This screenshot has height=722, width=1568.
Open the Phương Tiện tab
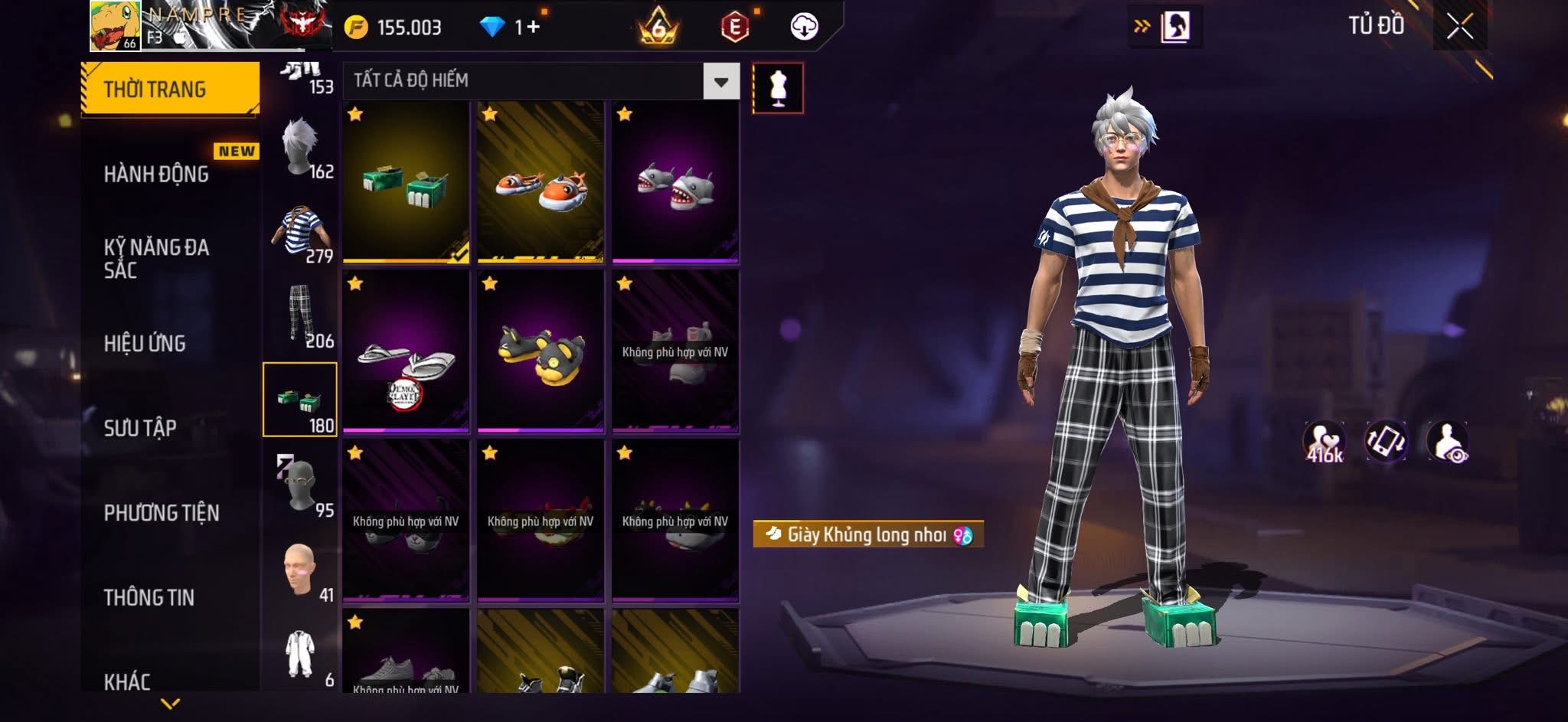pyautogui.click(x=162, y=512)
